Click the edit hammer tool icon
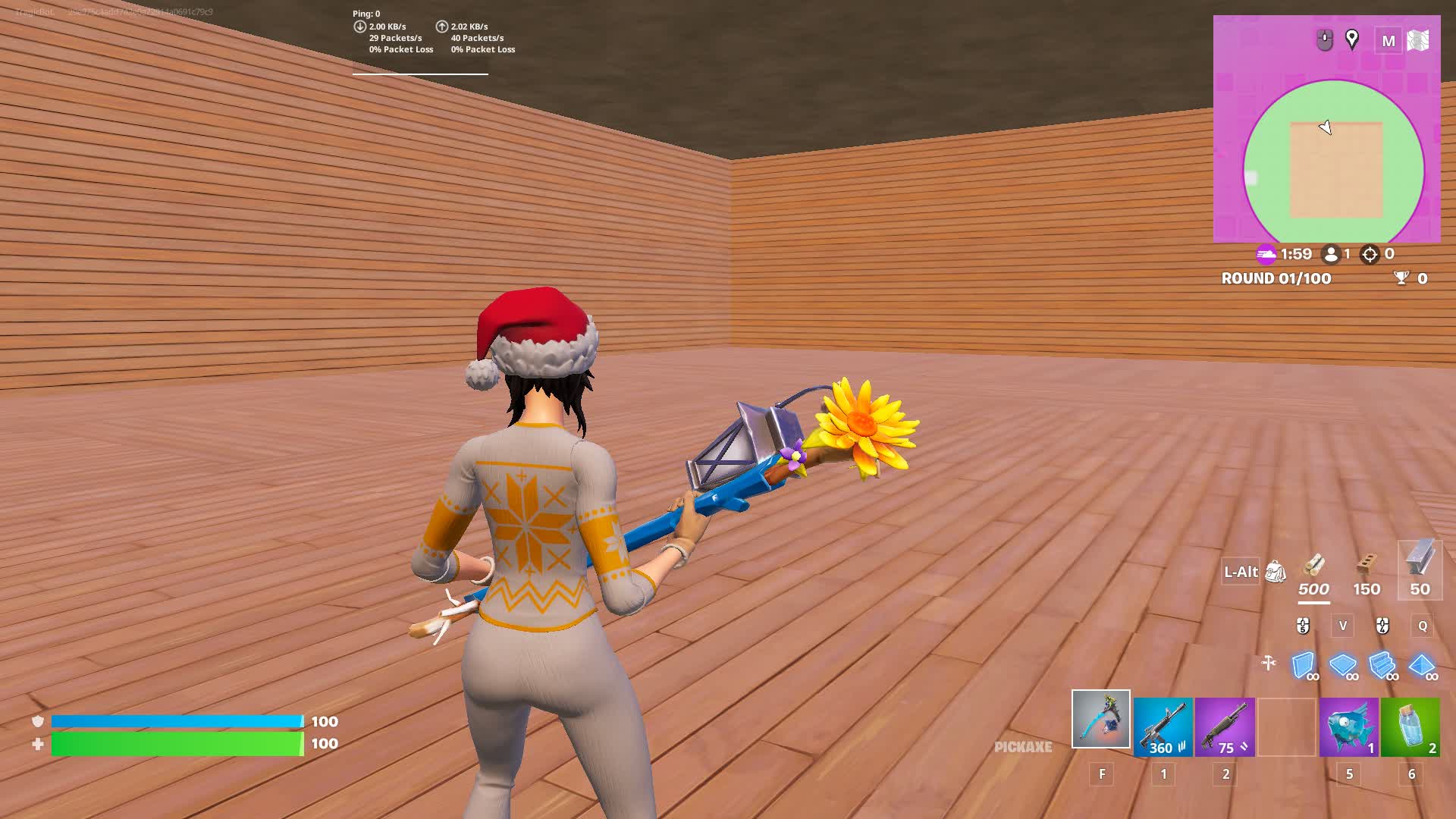The width and height of the screenshot is (1456, 819). (1269, 662)
